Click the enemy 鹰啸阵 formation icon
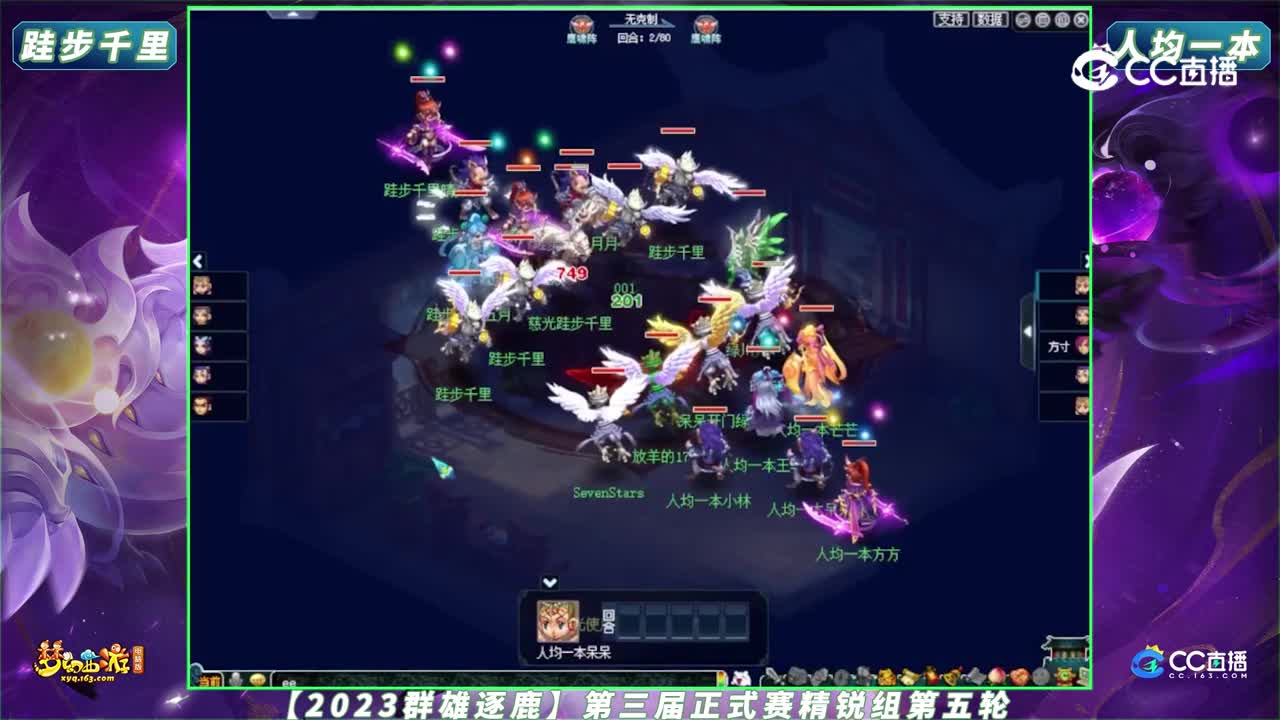This screenshot has width=1280, height=720. point(707,26)
